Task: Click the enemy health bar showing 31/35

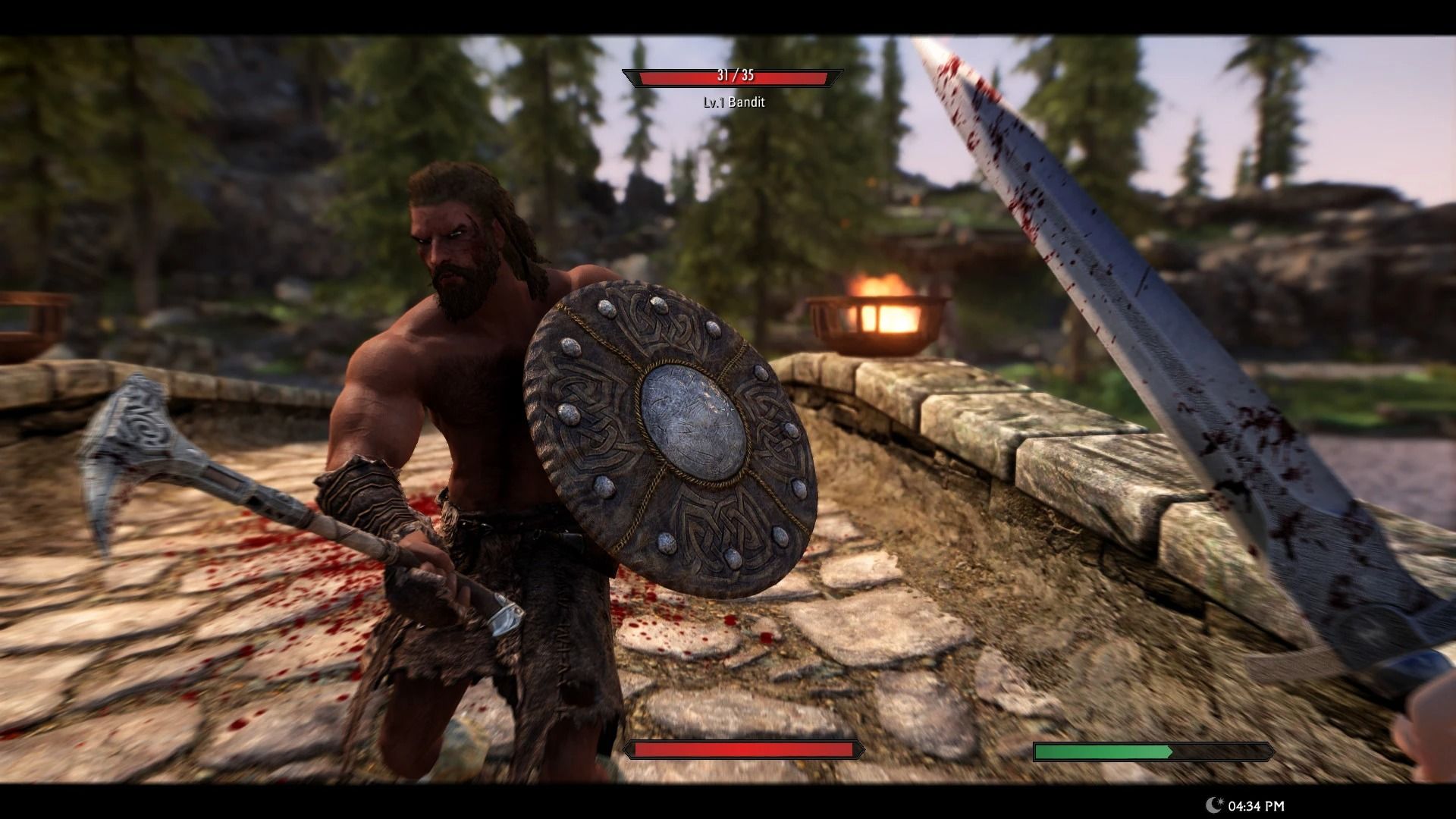Action: (732, 76)
